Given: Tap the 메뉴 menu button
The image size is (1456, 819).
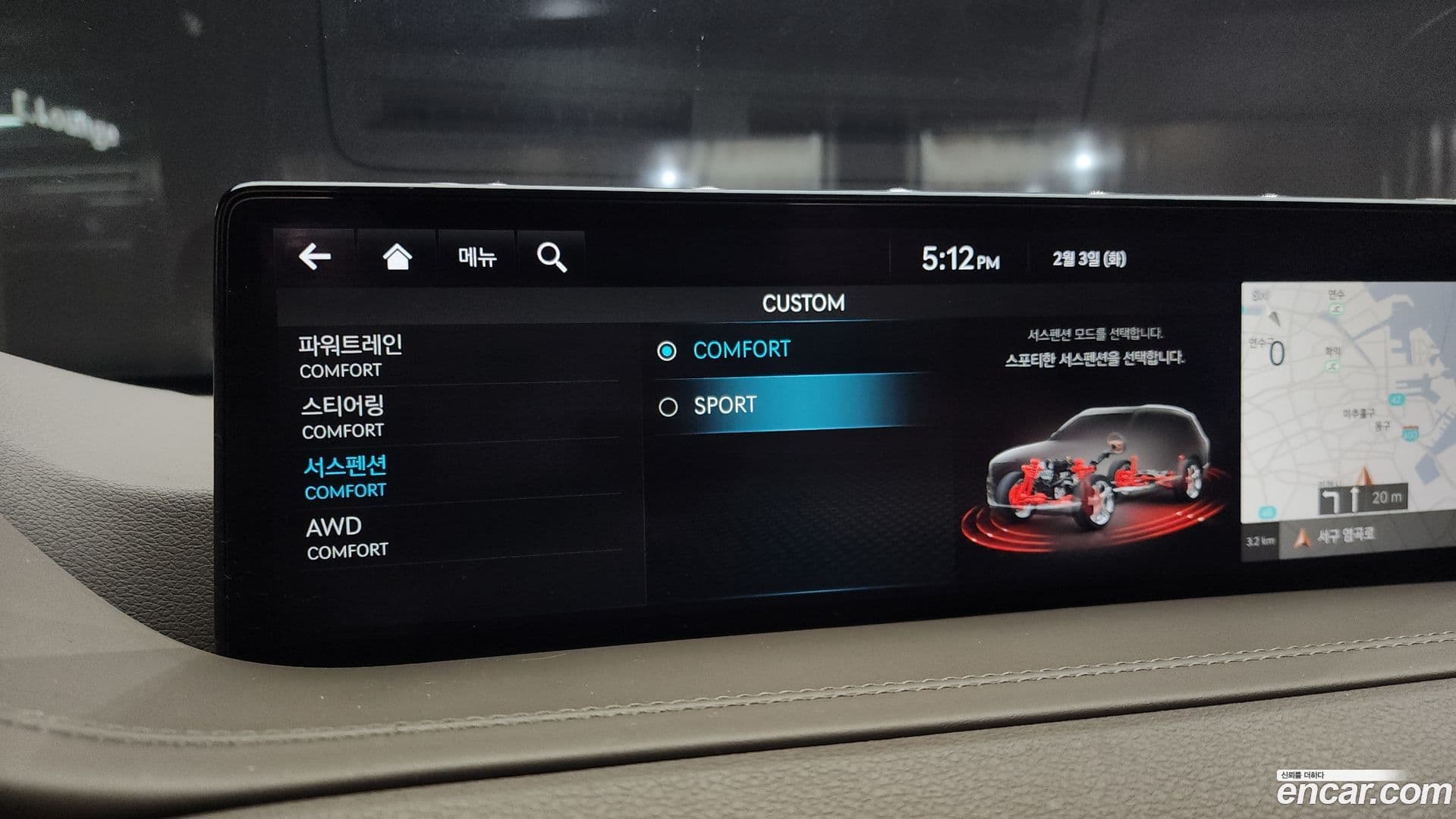Looking at the screenshot, I should [x=476, y=257].
